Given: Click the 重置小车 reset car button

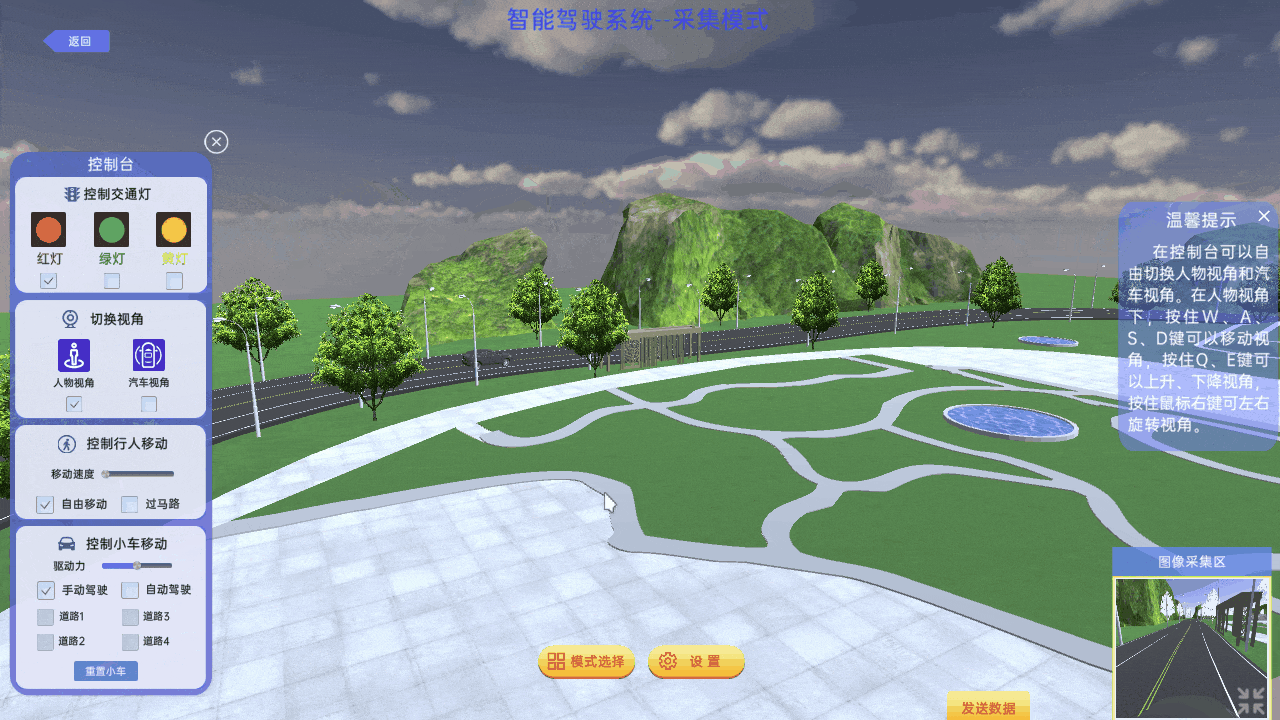Looking at the screenshot, I should [106, 671].
